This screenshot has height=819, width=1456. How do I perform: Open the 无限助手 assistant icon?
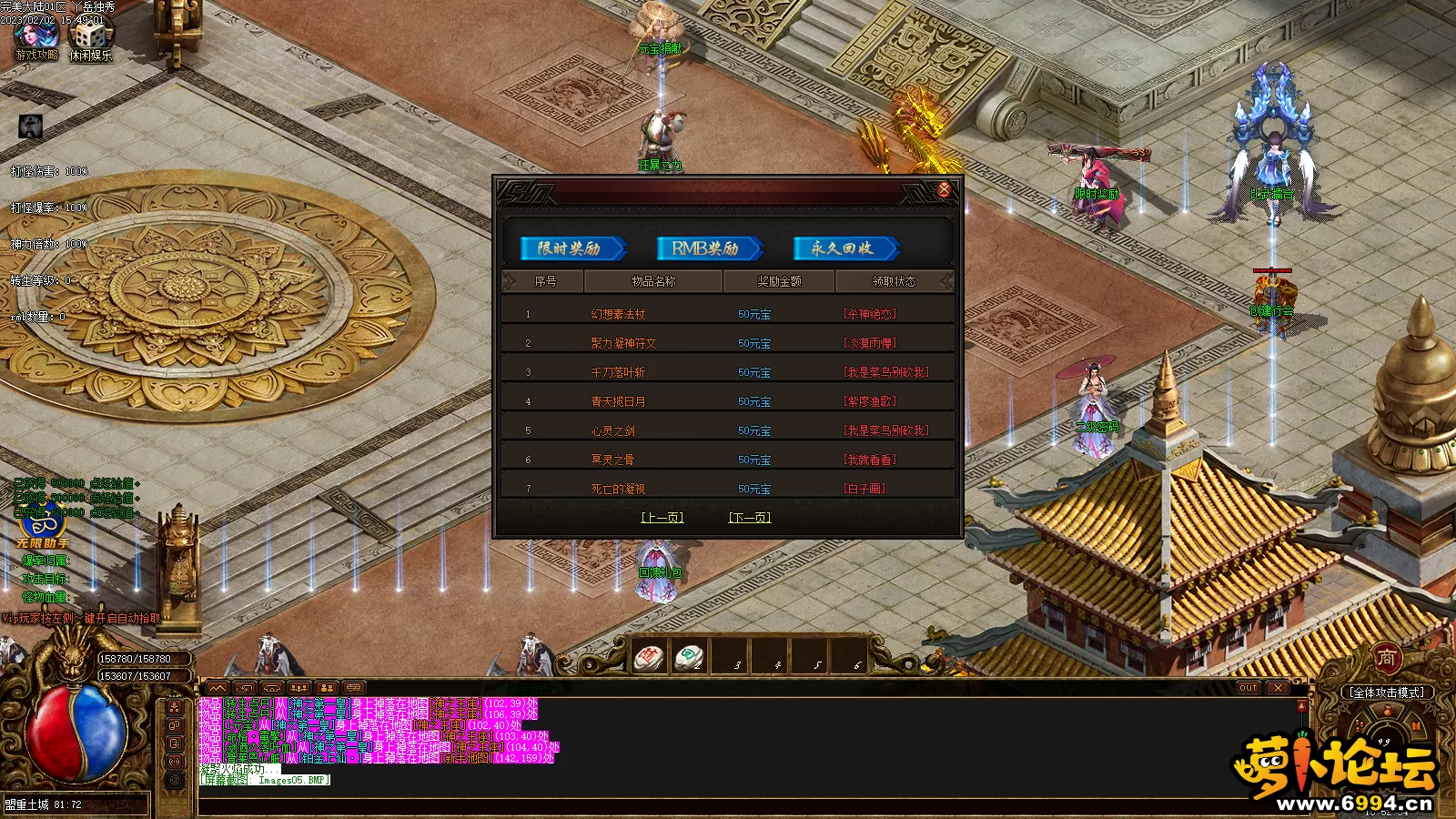[41, 531]
